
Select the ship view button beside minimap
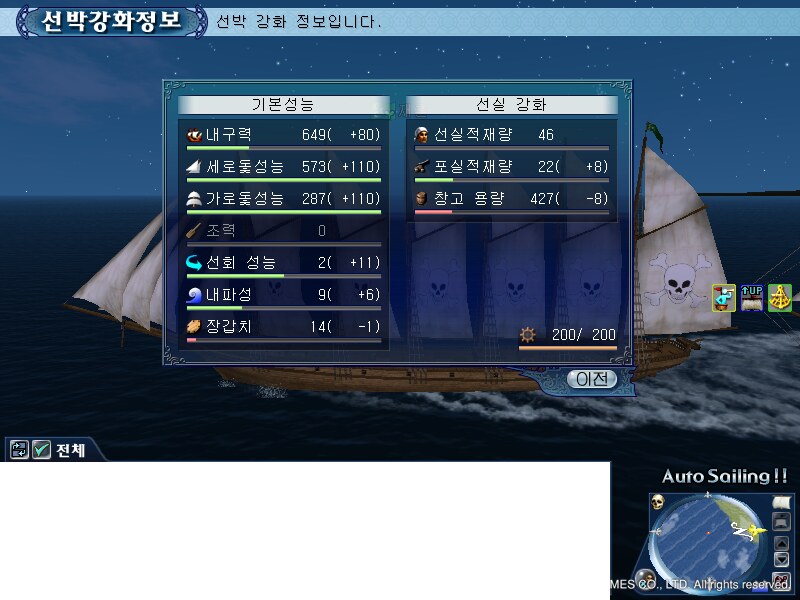pos(782,521)
